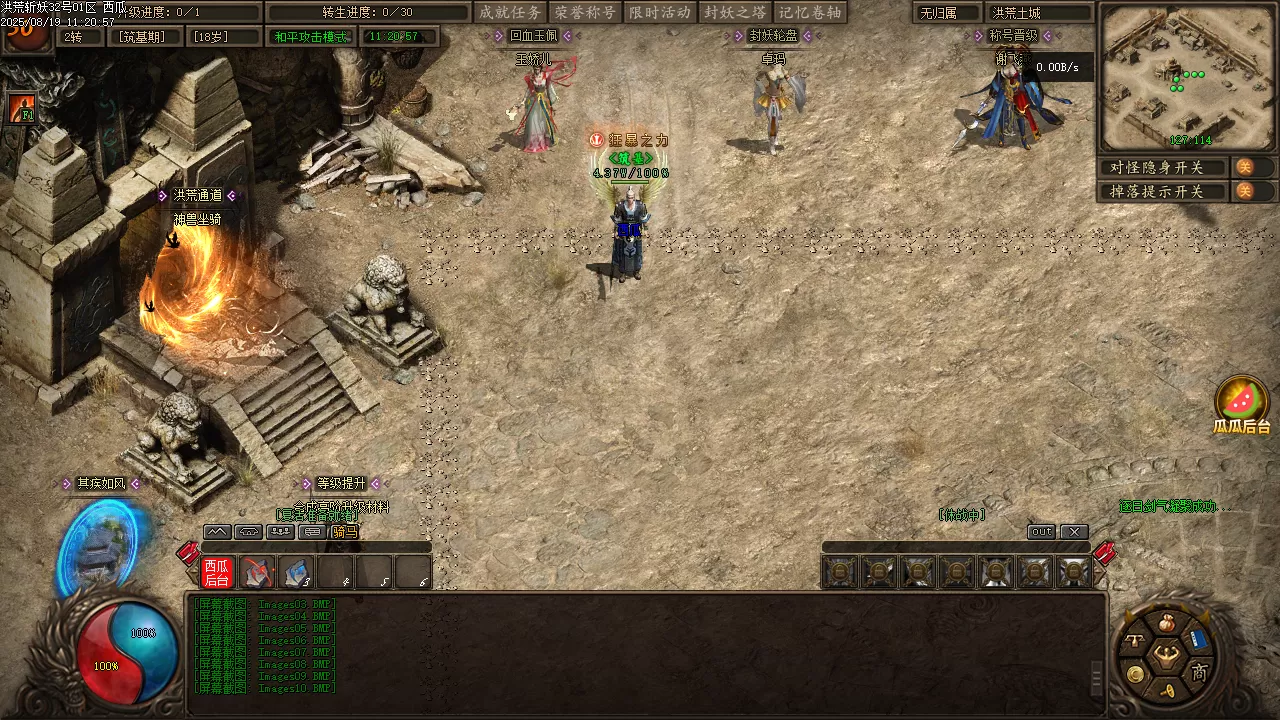Open the character panel in wheel center
This screenshot has width=1280, height=720.
pos(1165,656)
